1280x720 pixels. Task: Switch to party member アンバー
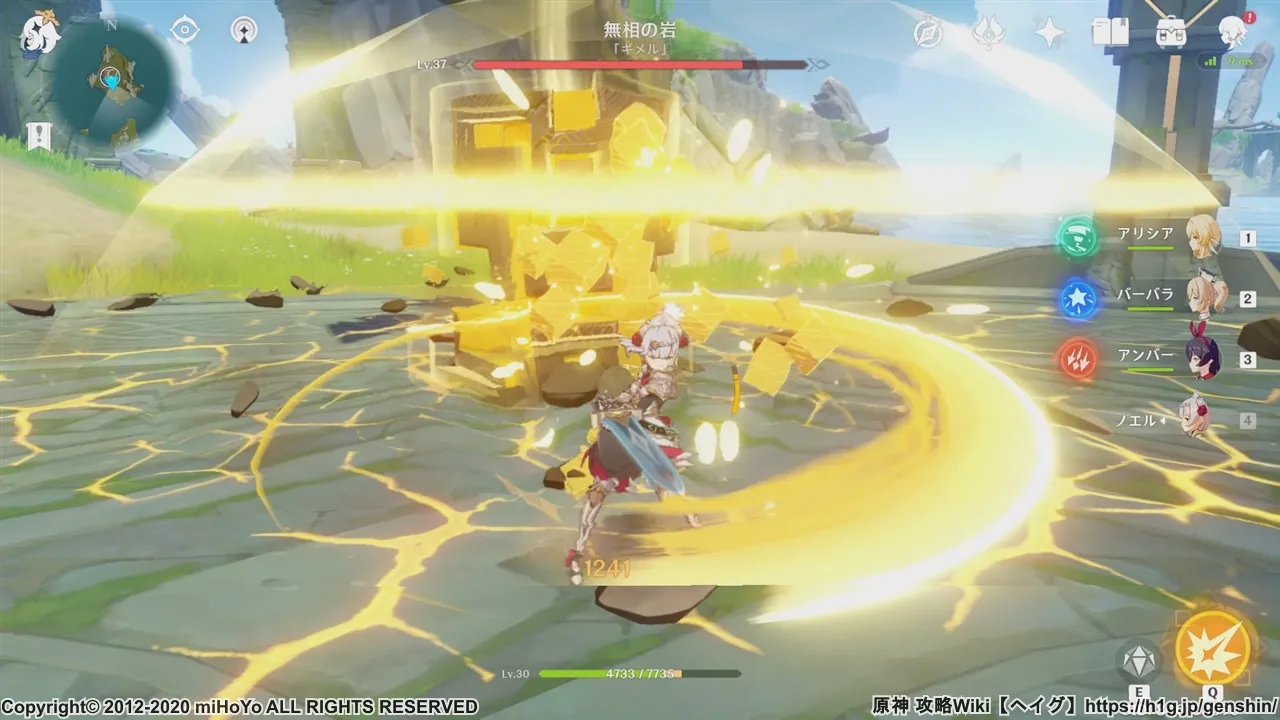1203,358
